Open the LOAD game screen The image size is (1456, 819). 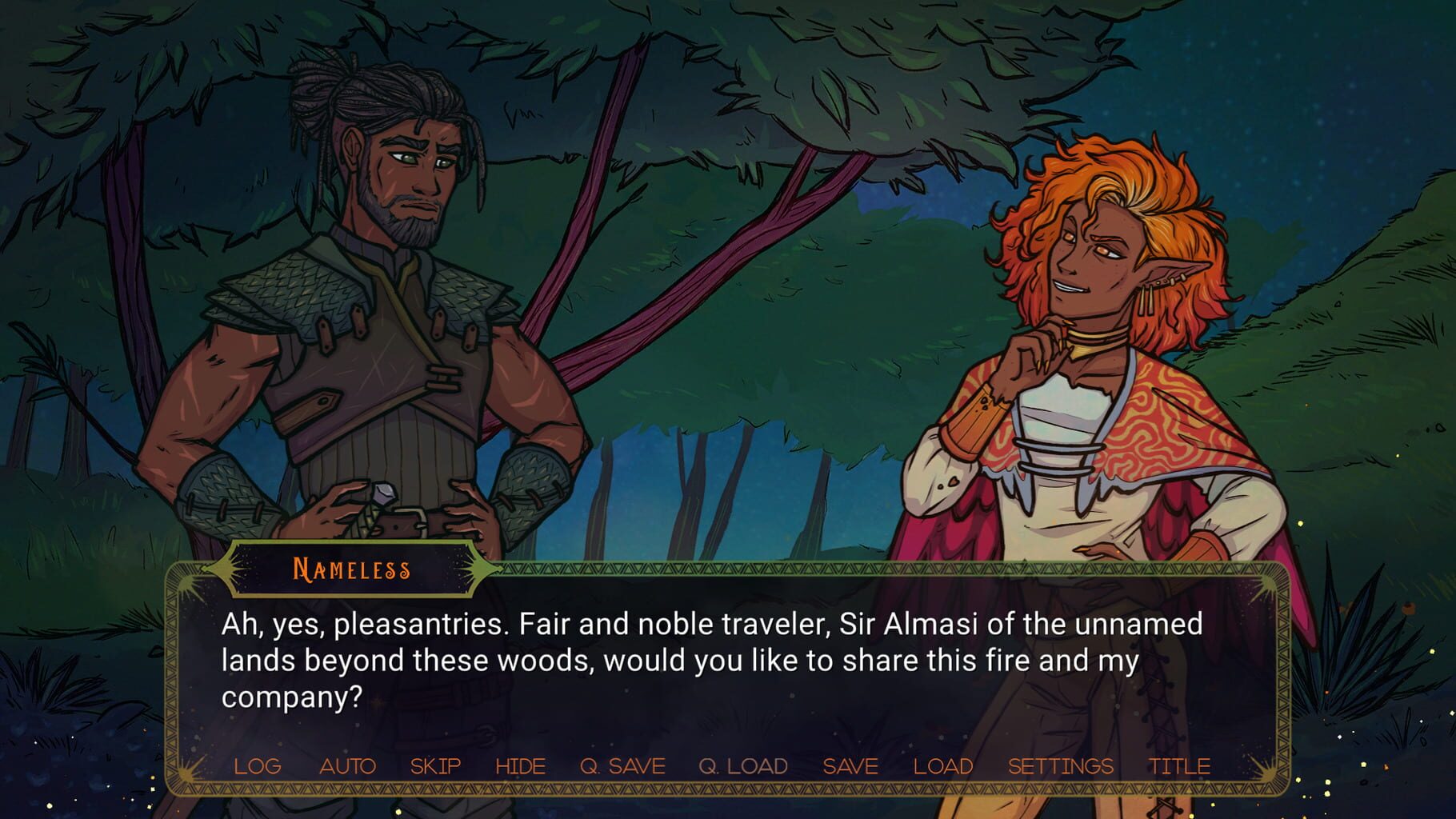pyautogui.click(x=942, y=765)
